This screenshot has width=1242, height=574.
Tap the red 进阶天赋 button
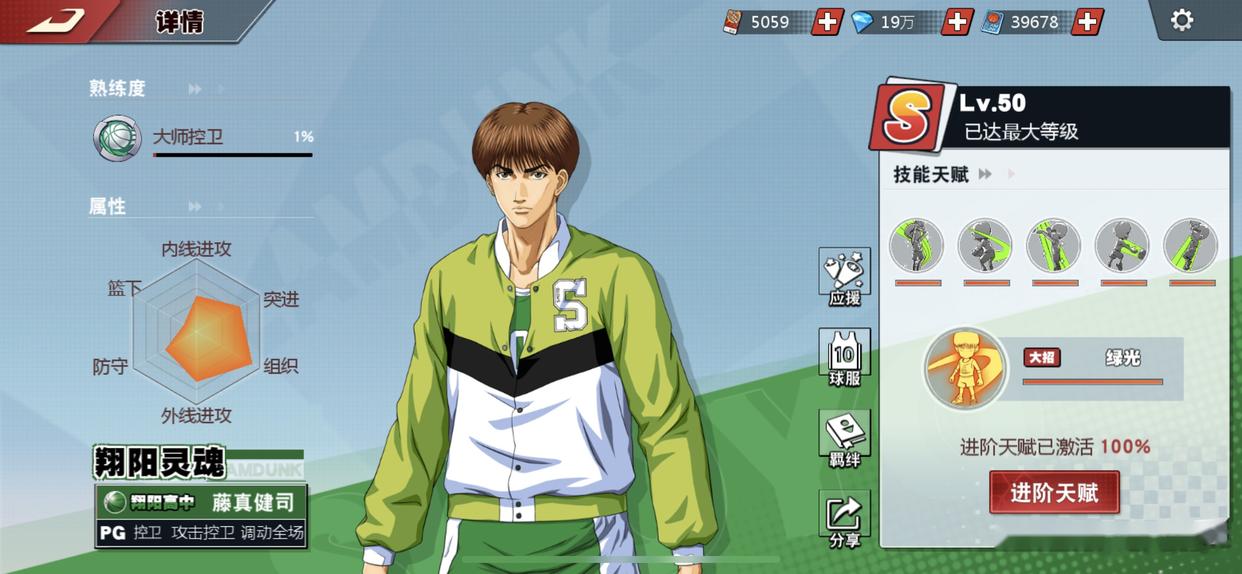pyautogui.click(x=1054, y=492)
